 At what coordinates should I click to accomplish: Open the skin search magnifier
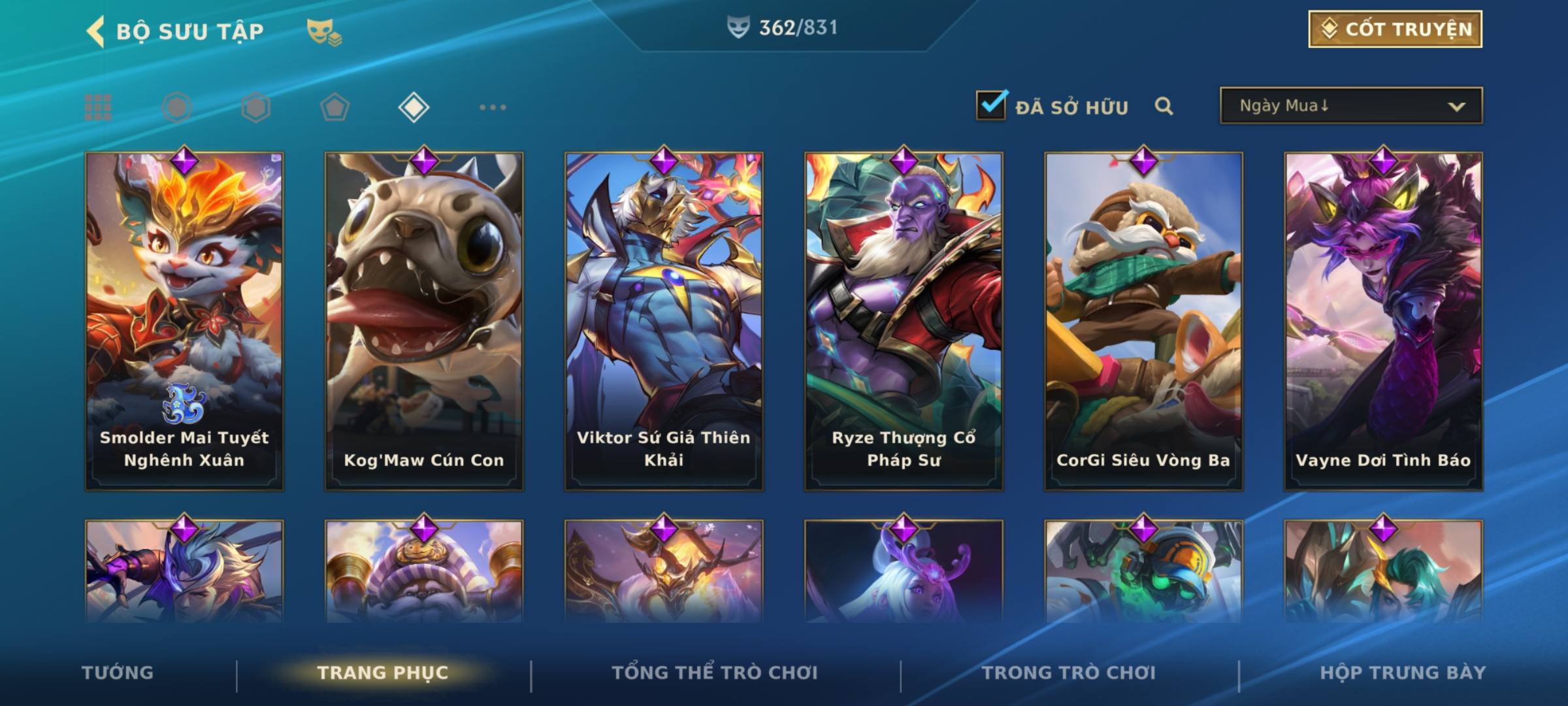(x=1164, y=106)
